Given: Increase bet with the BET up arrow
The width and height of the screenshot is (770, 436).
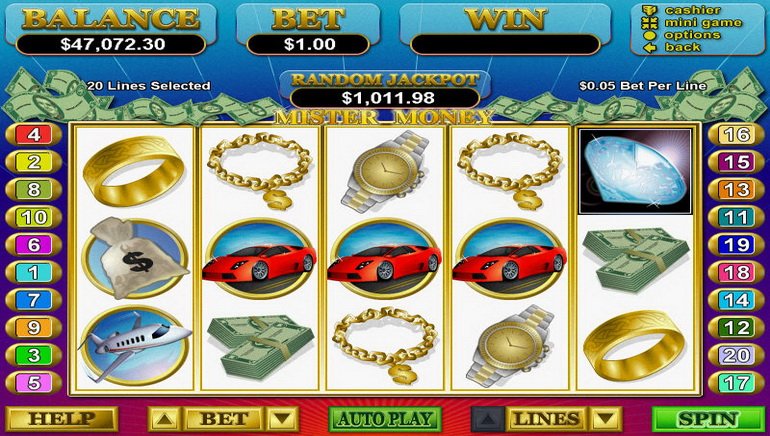Looking at the screenshot, I should [x=164, y=419].
